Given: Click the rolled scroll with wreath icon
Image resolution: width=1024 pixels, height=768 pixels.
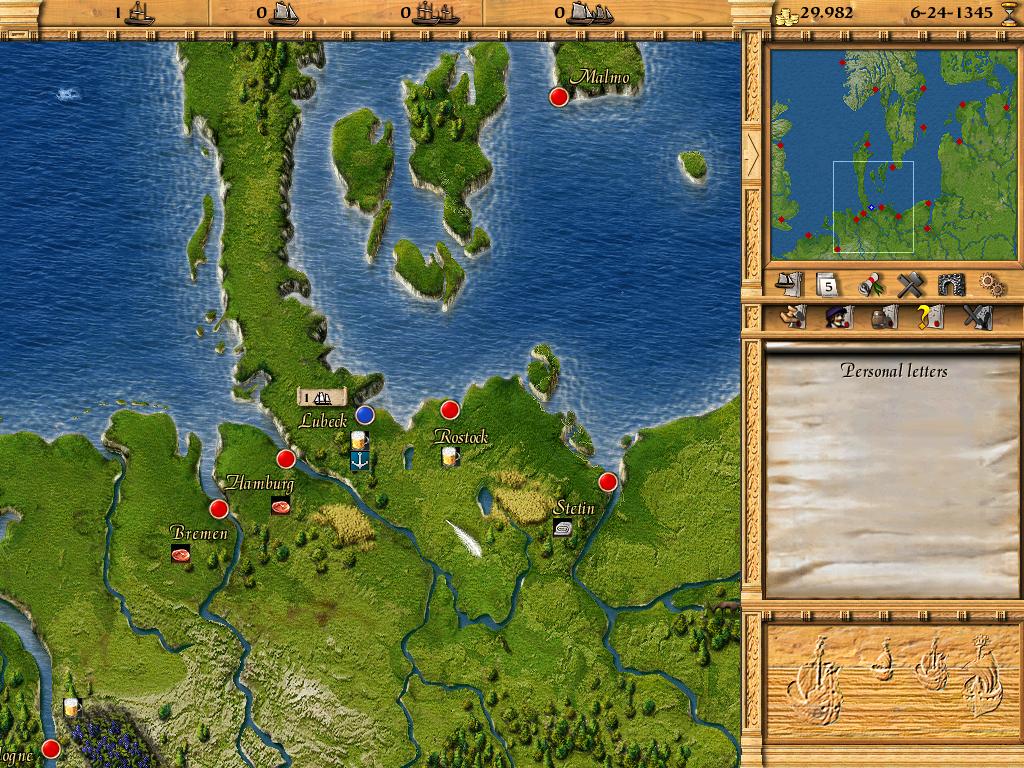Looking at the screenshot, I should tap(868, 285).
